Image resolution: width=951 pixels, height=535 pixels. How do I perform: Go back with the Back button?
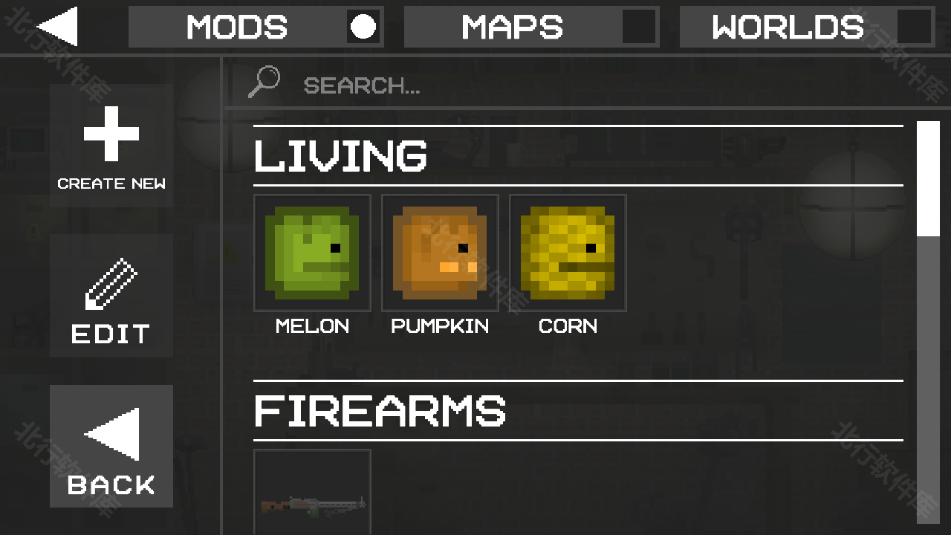tap(111, 447)
